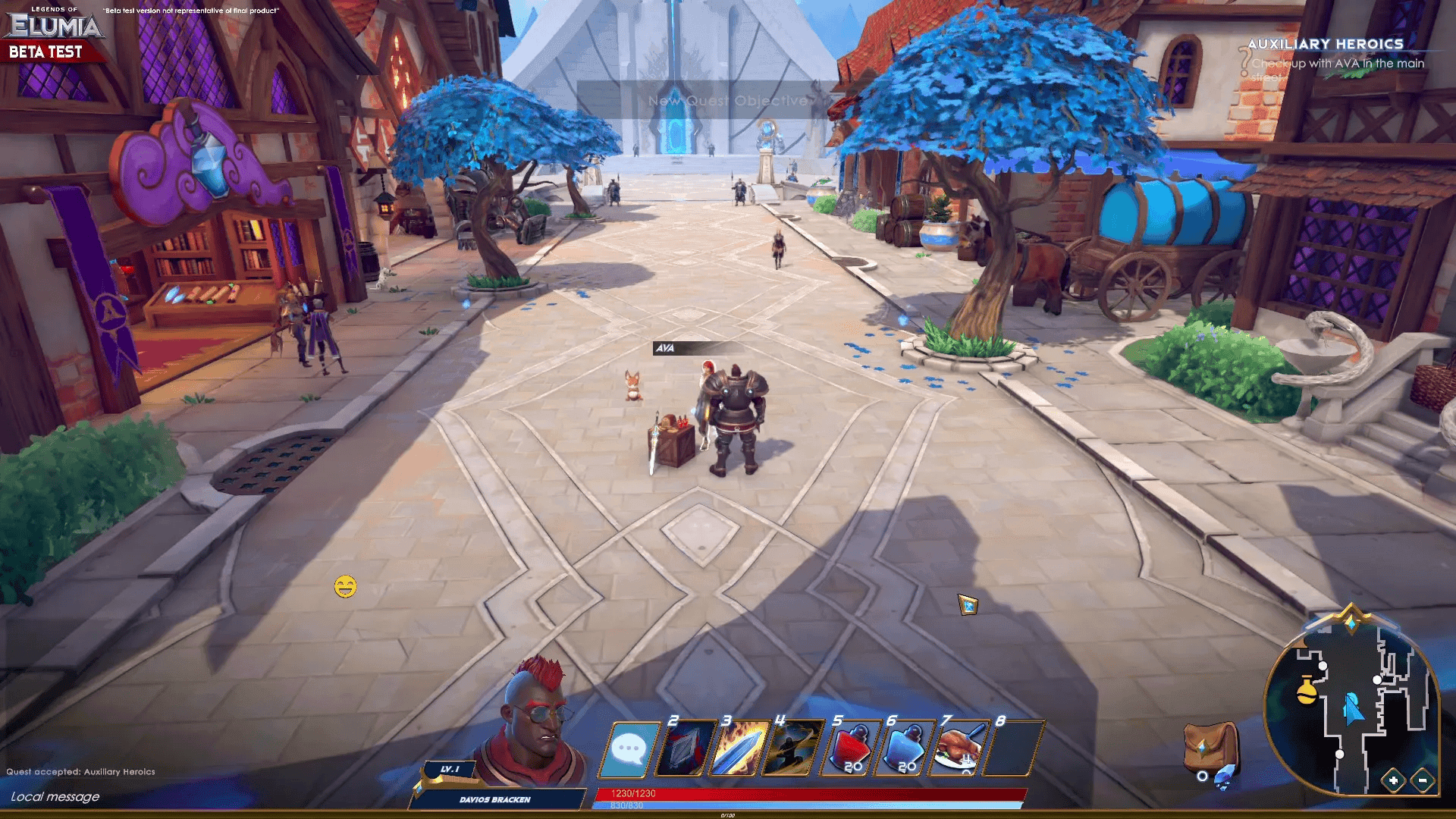Select the empty hotbar slot 8
The width and height of the screenshot is (1456, 819).
point(1014,747)
